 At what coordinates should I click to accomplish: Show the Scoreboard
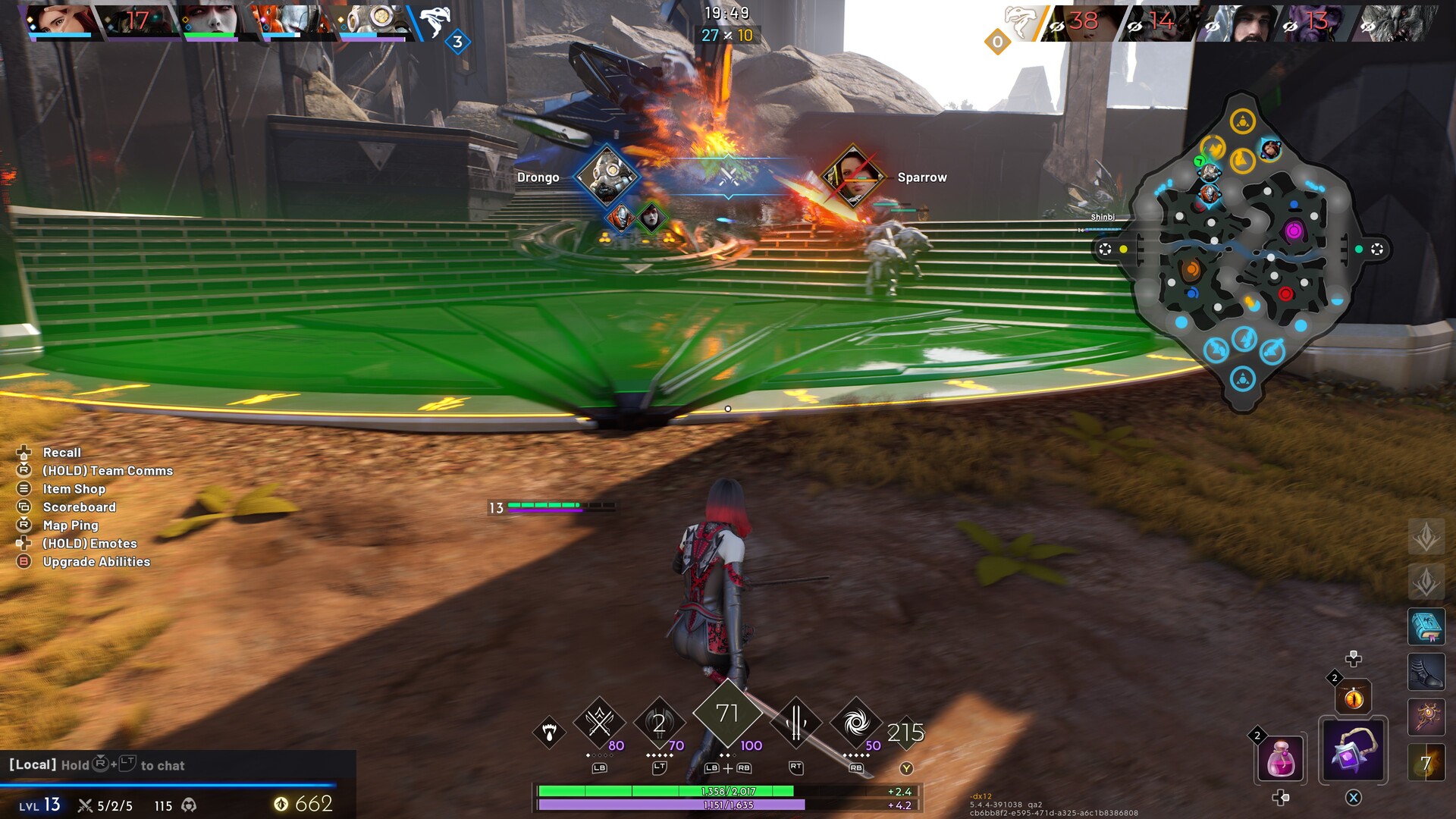pyautogui.click(x=79, y=507)
